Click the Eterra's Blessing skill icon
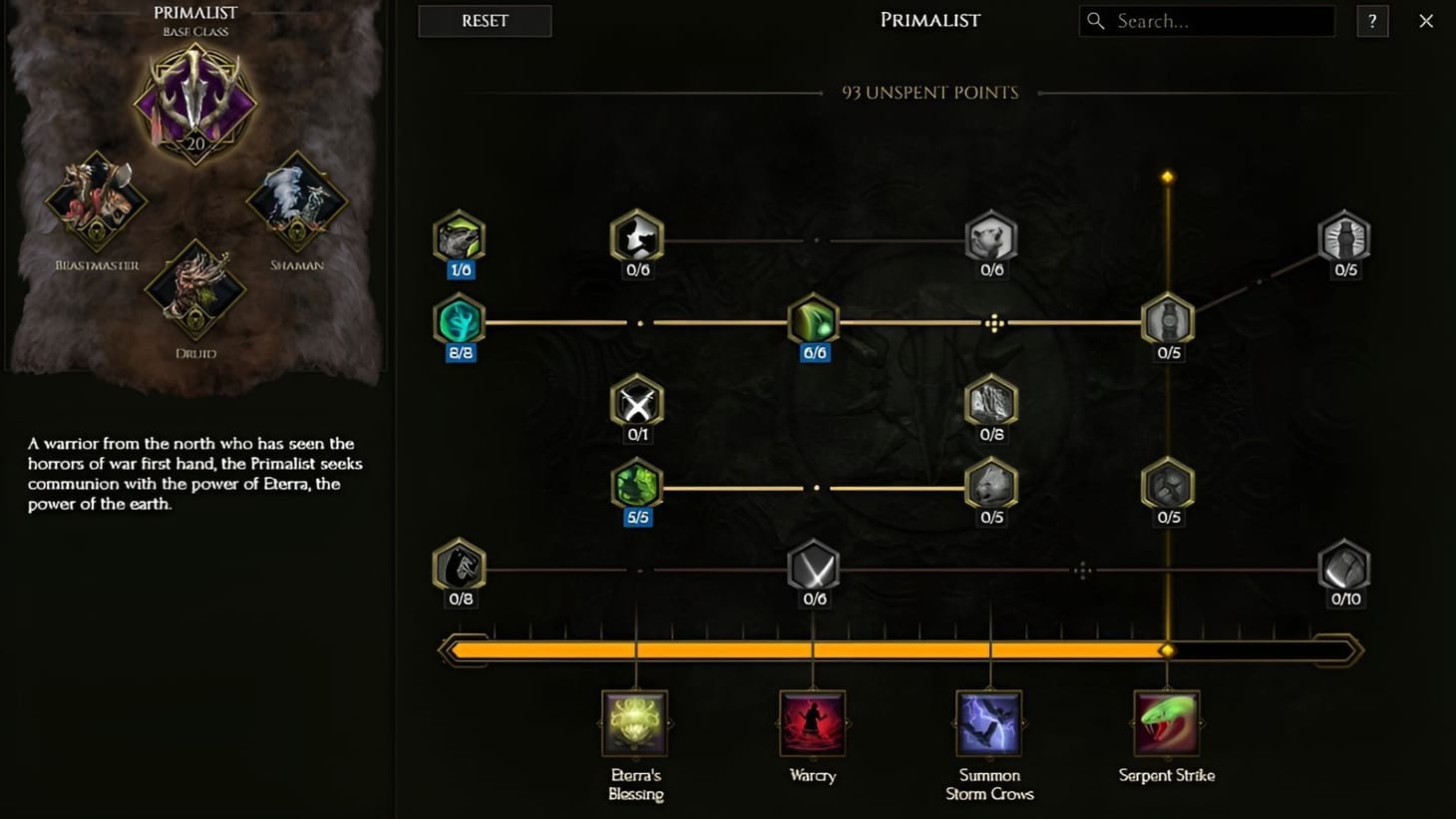The width and height of the screenshot is (1456, 819). pos(635,725)
